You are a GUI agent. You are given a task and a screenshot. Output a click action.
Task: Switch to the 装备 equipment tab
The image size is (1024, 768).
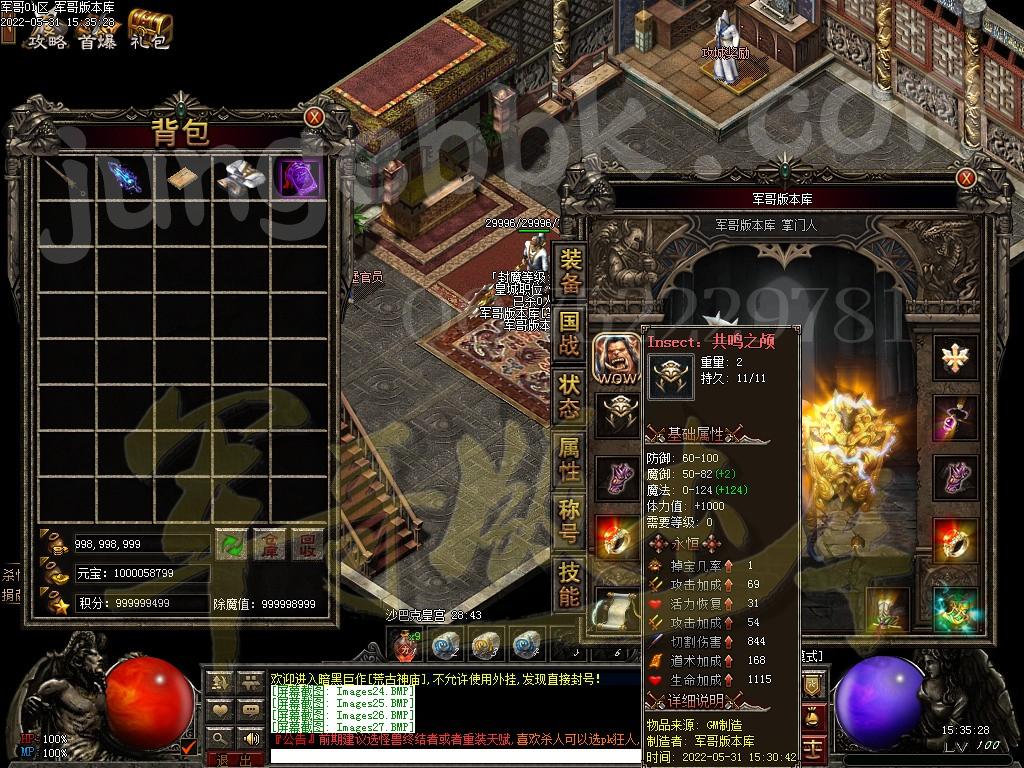click(569, 272)
